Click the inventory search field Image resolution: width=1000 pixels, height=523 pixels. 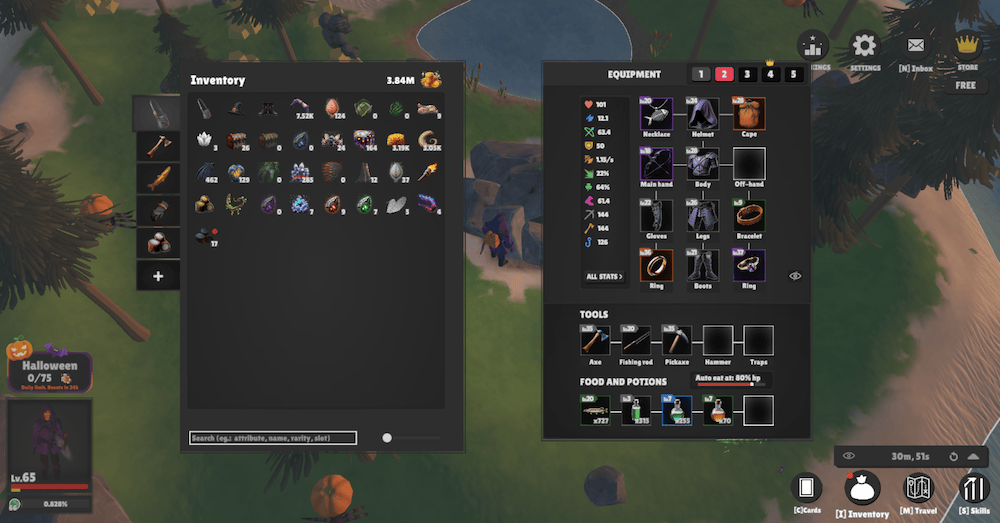273,438
